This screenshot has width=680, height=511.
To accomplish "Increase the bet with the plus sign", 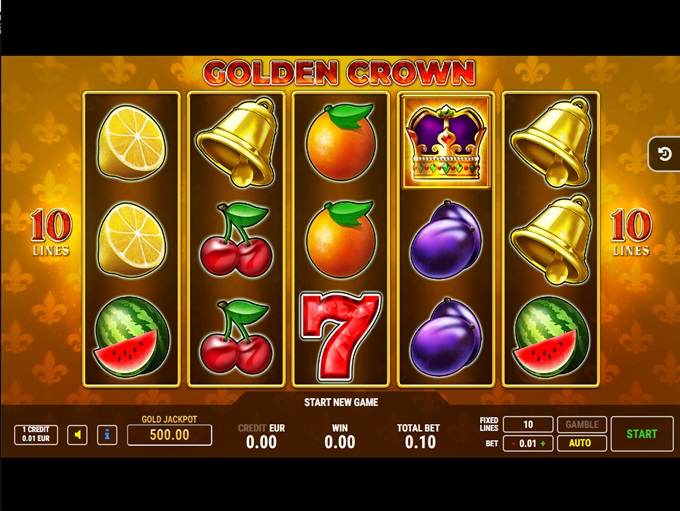I will tap(543, 443).
